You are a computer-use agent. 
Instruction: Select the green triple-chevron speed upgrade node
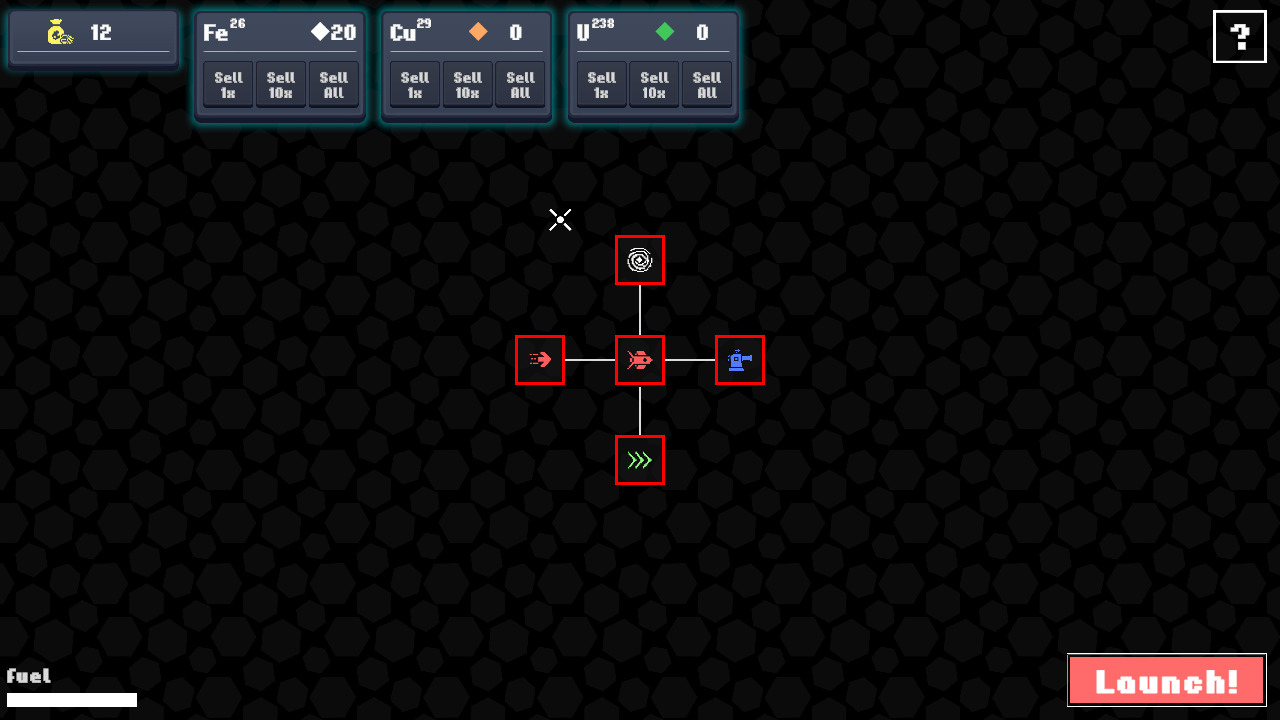(640, 460)
